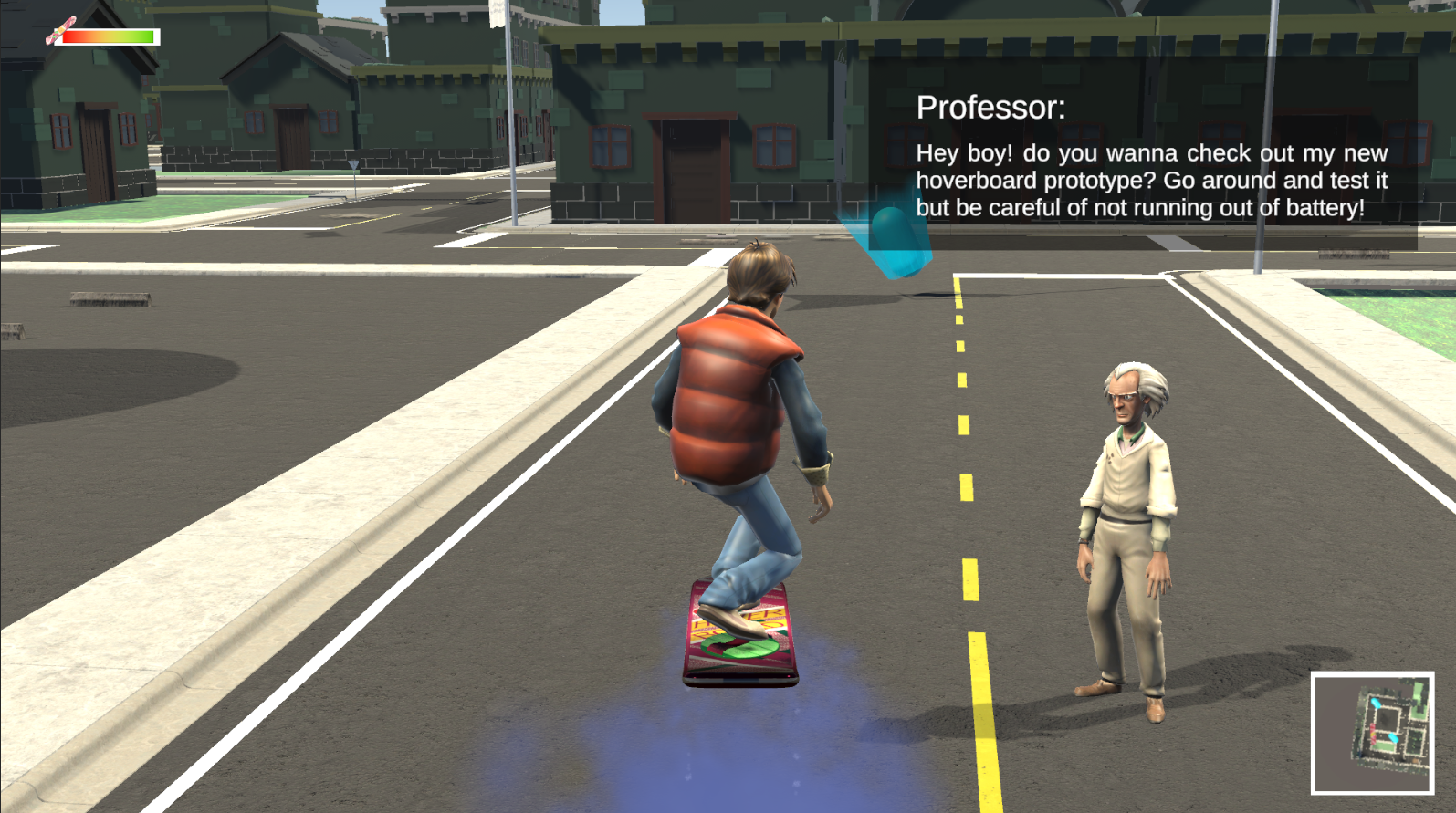The image size is (1456, 813).
Task: Click the lower cyan battery marker on minimap
Action: [1393, 737]
